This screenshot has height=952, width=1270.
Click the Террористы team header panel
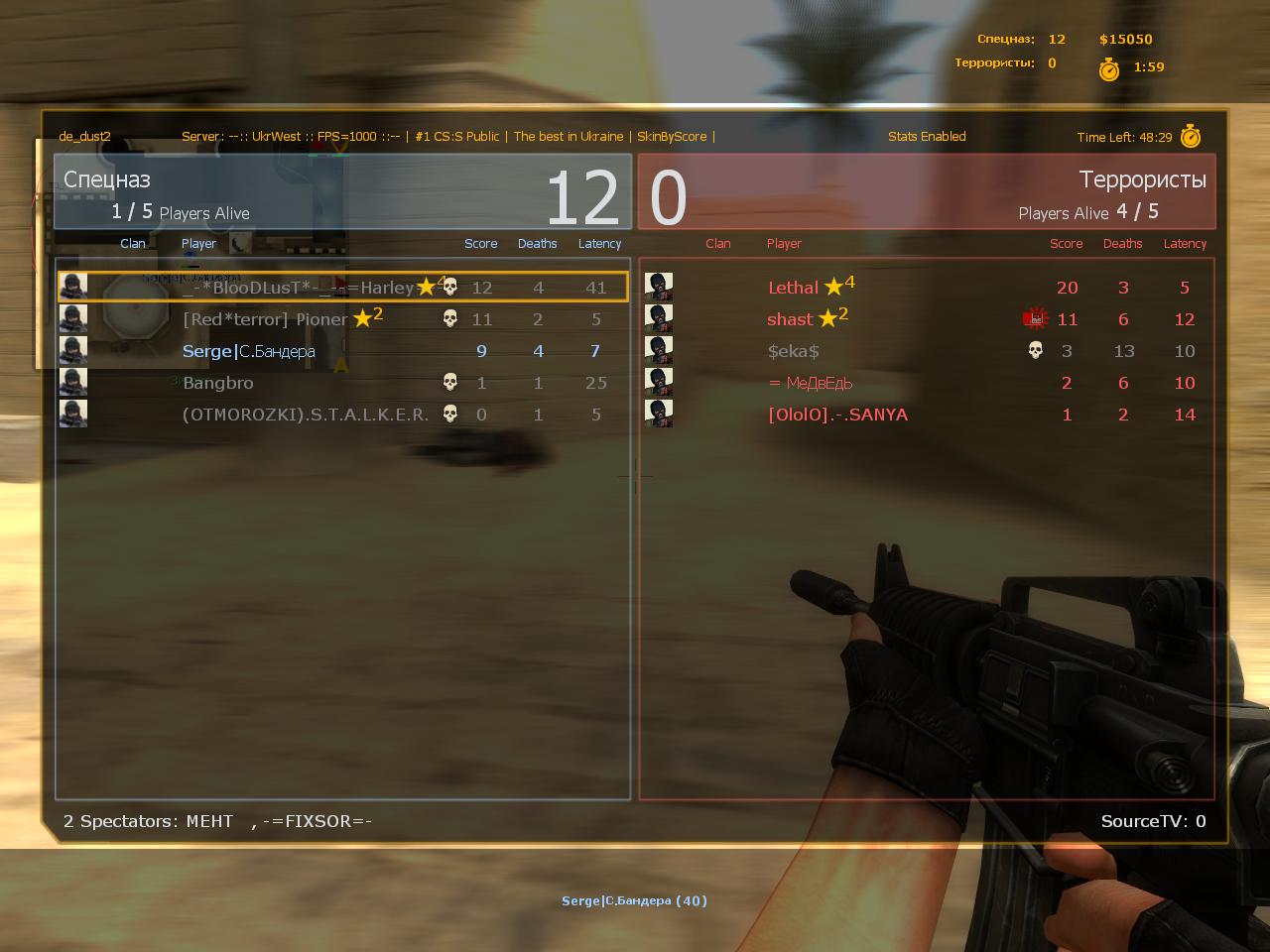coord(928,192)
